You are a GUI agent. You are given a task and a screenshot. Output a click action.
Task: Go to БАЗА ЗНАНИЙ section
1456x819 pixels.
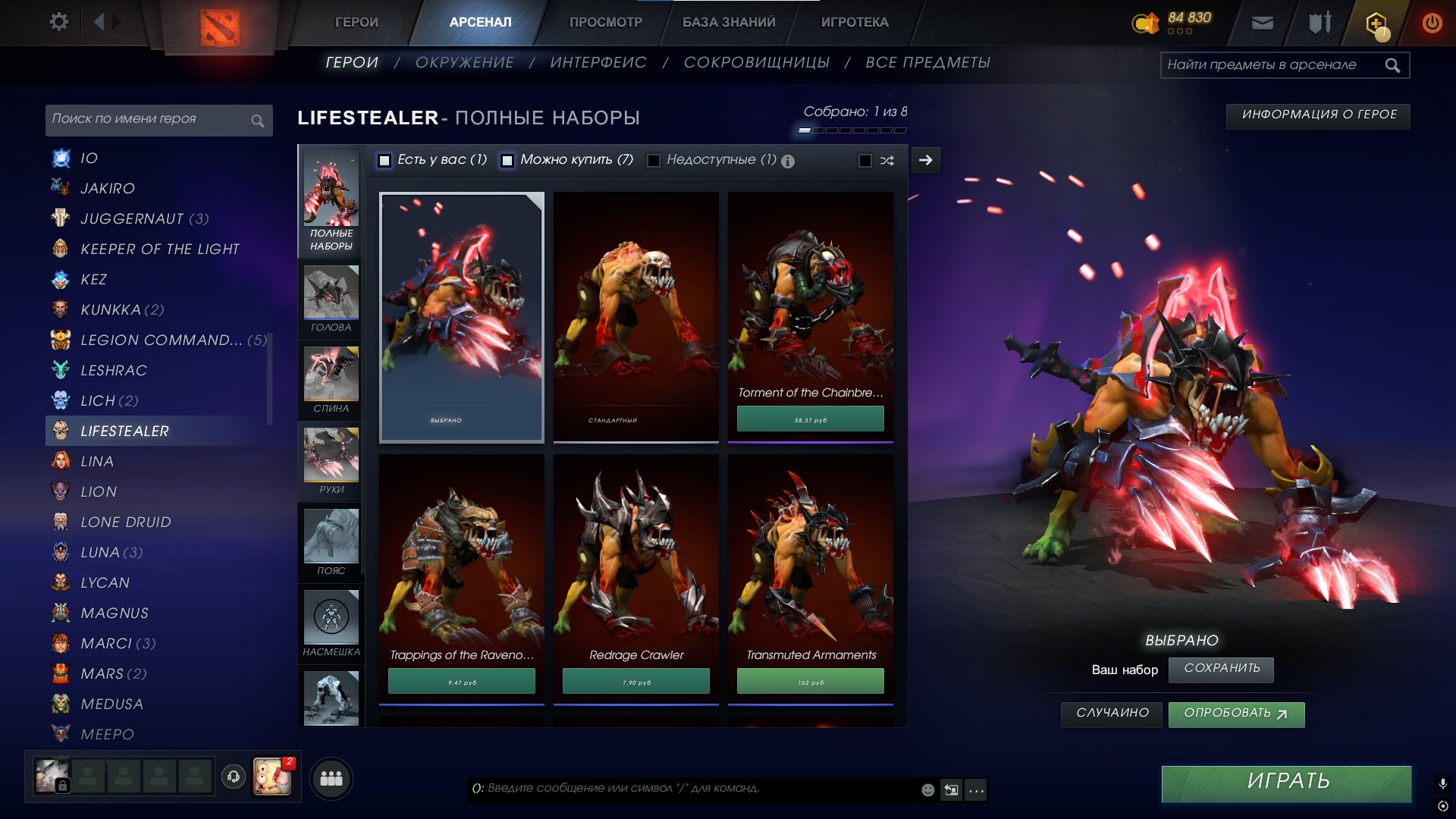(x=729, y=23)
